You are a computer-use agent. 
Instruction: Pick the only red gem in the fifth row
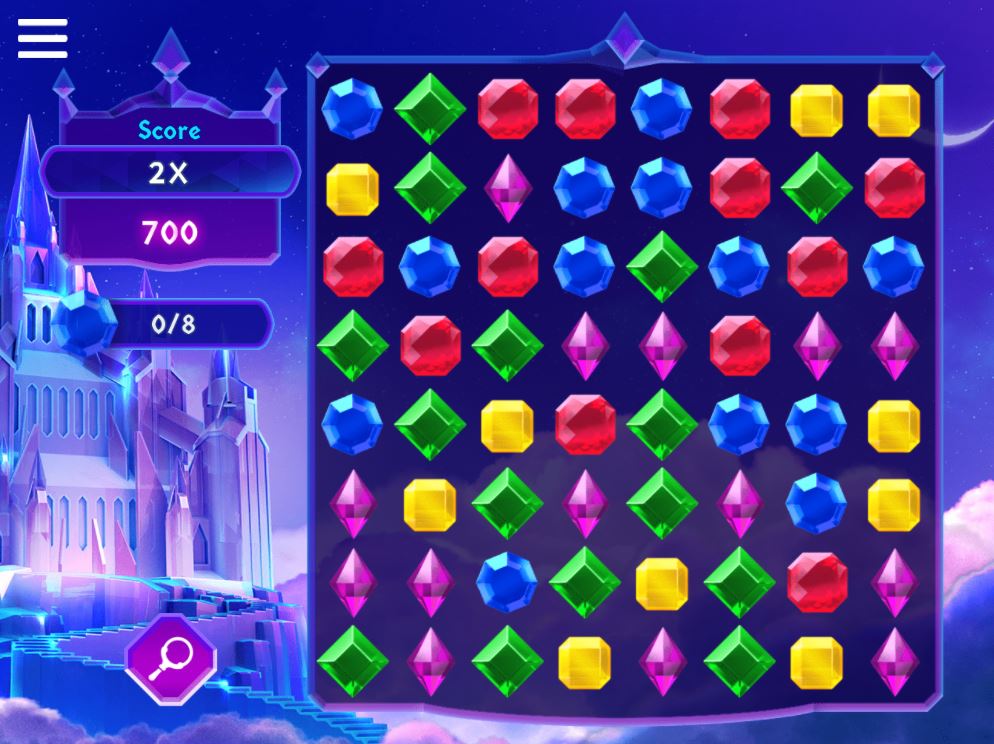pos(585,424)
